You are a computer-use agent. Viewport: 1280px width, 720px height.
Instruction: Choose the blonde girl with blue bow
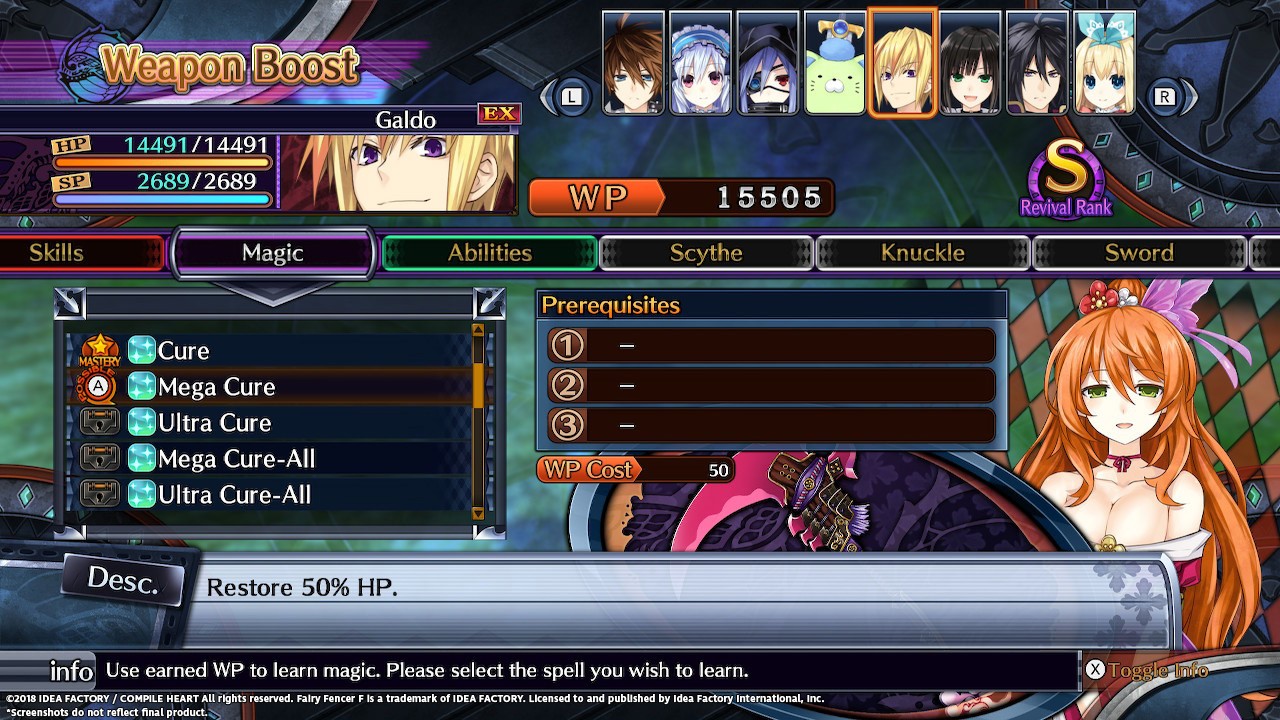coord(1104,63)
